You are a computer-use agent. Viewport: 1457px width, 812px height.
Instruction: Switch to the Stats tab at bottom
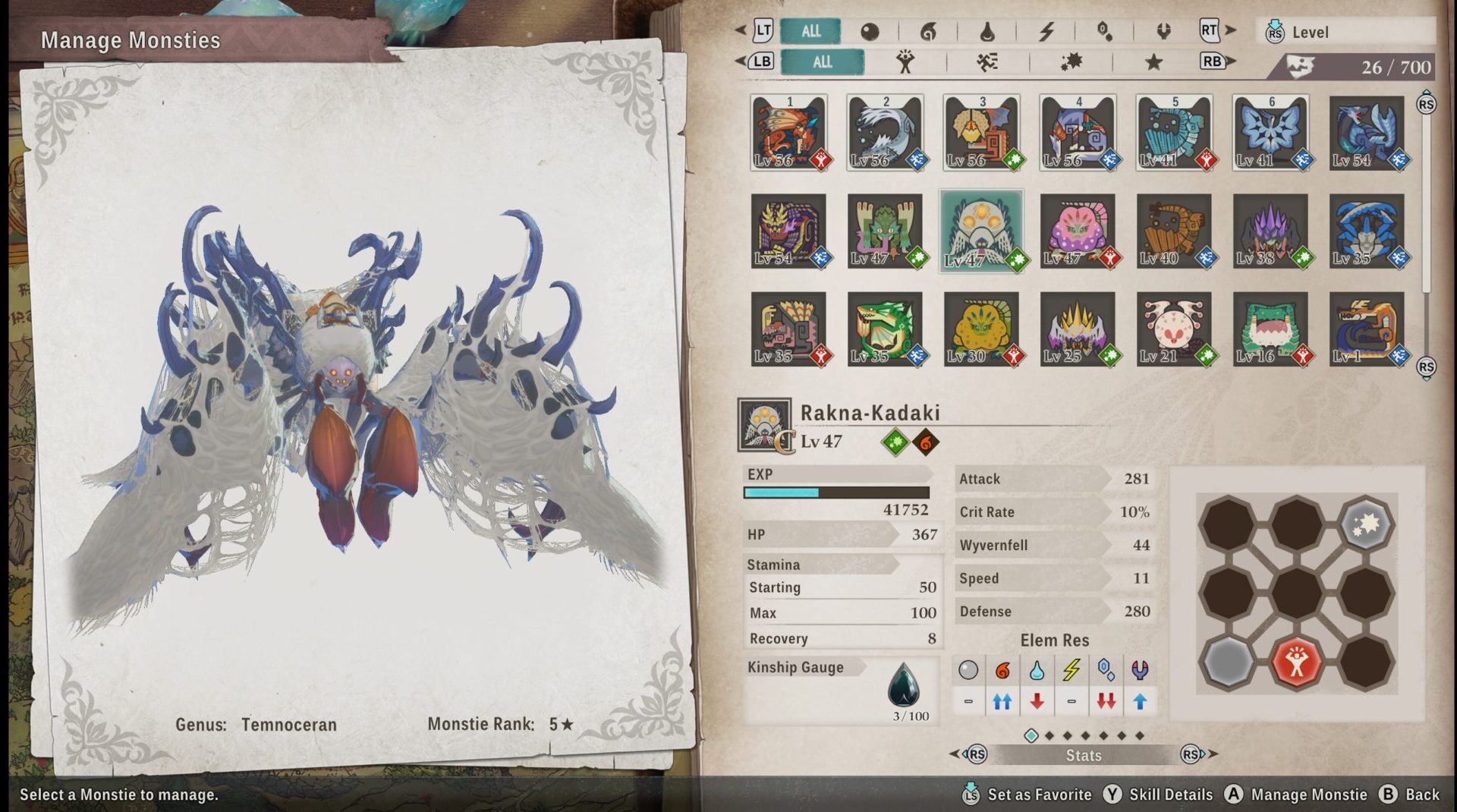tap(1084, 755)
